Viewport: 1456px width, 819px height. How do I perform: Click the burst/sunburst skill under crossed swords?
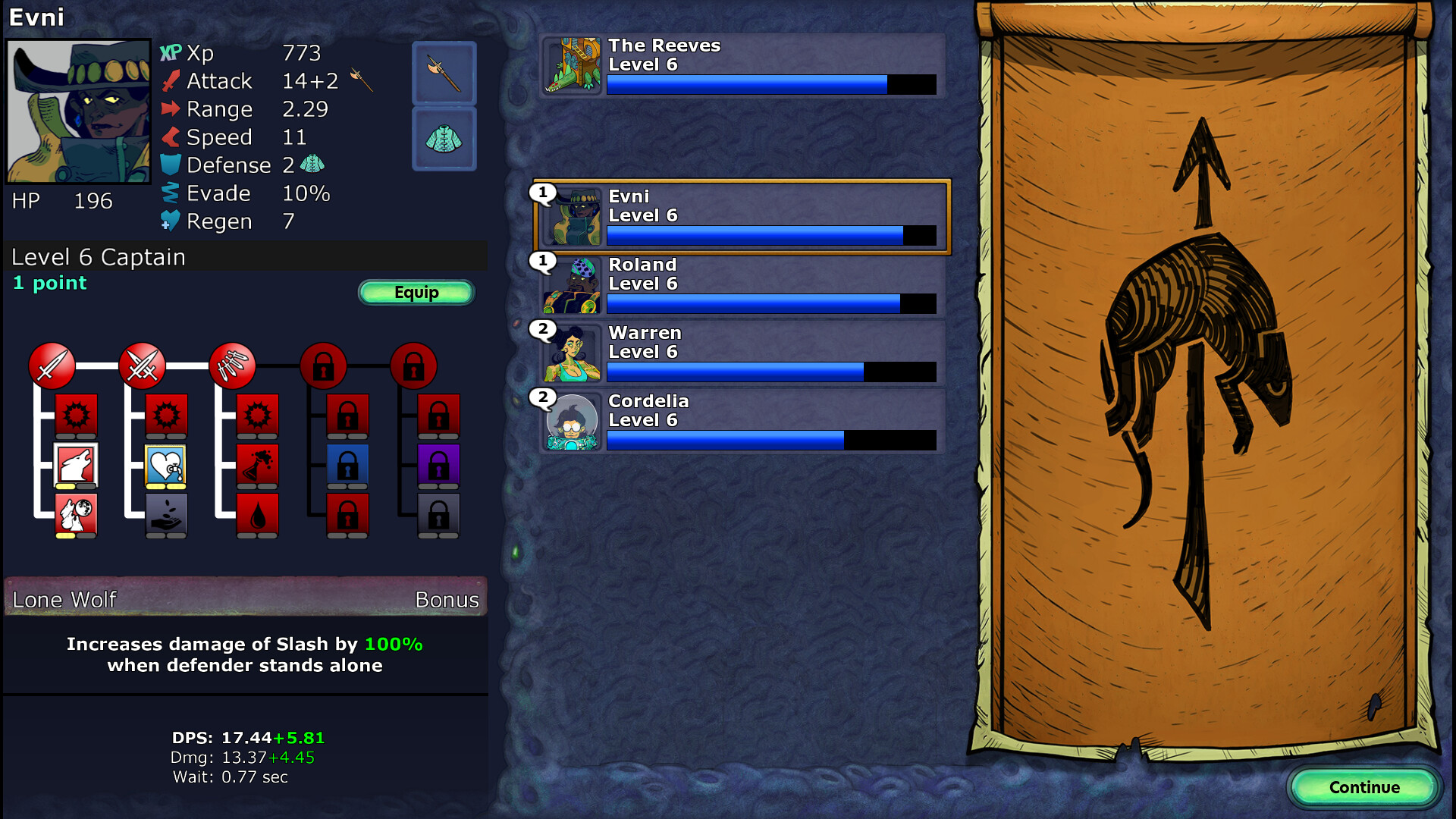click(166, 414)
